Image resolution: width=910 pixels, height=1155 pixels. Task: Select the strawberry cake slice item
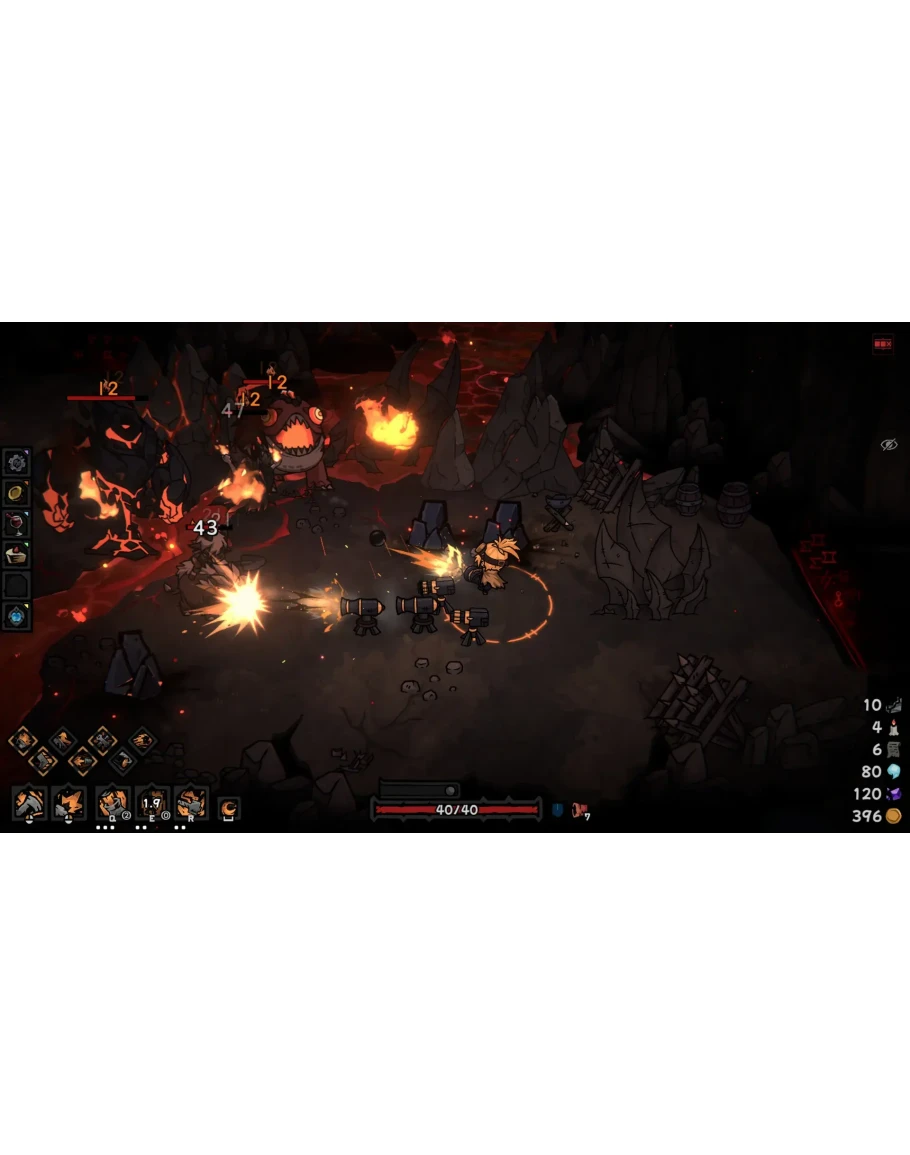coord(16,554)
